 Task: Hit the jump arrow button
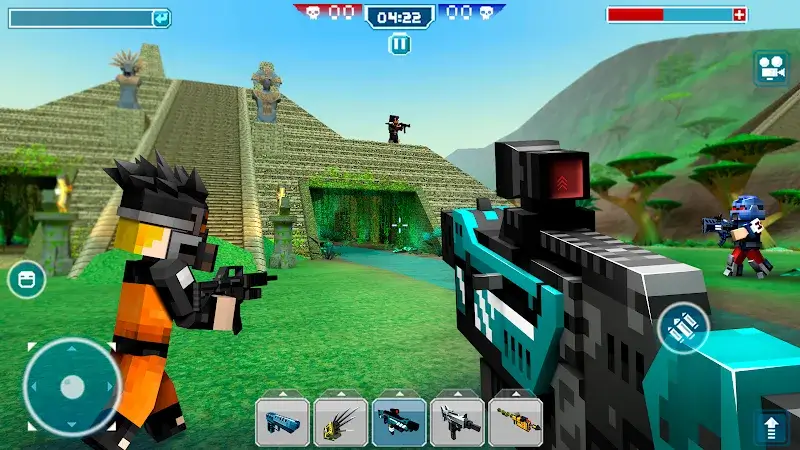click(x=771, y=428)
